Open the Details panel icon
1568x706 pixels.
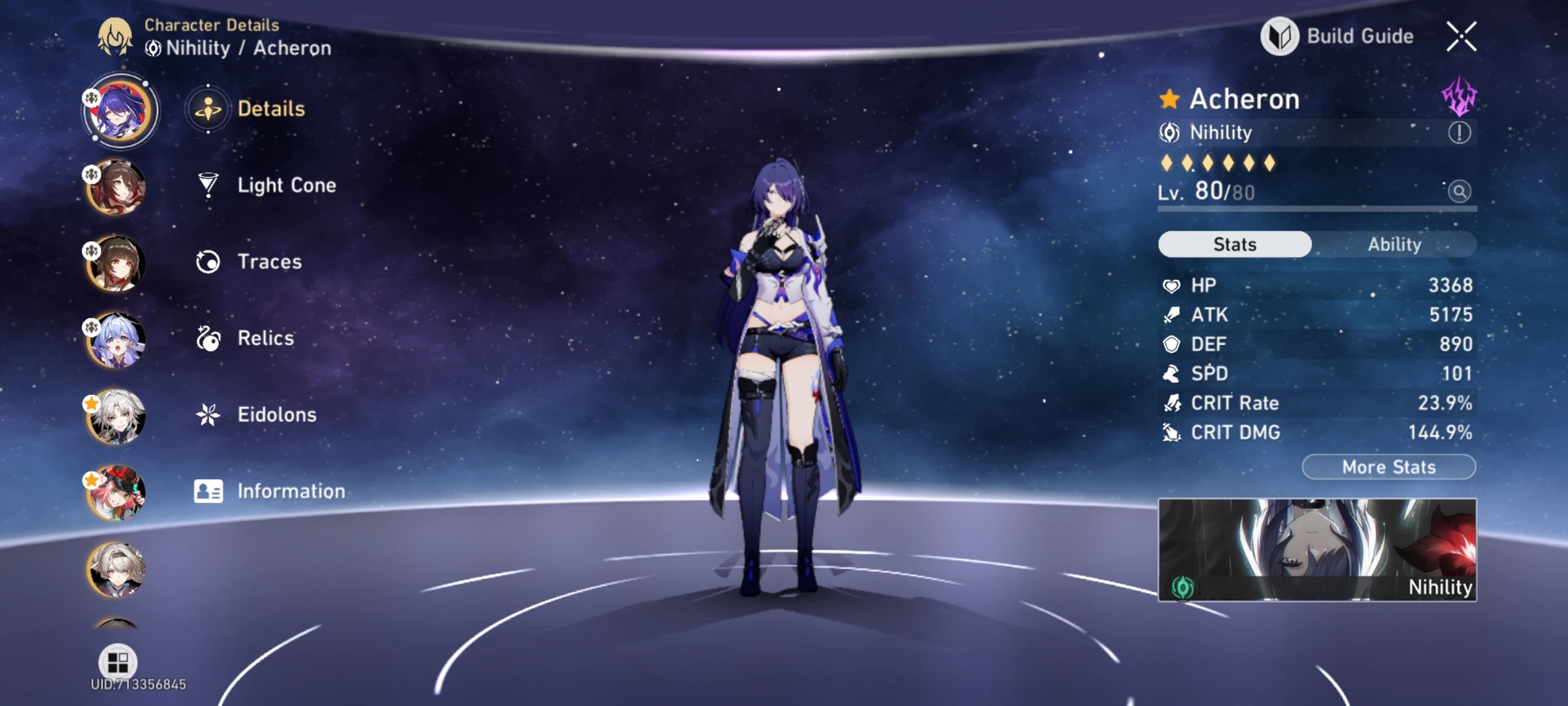(x=208, y=109)
